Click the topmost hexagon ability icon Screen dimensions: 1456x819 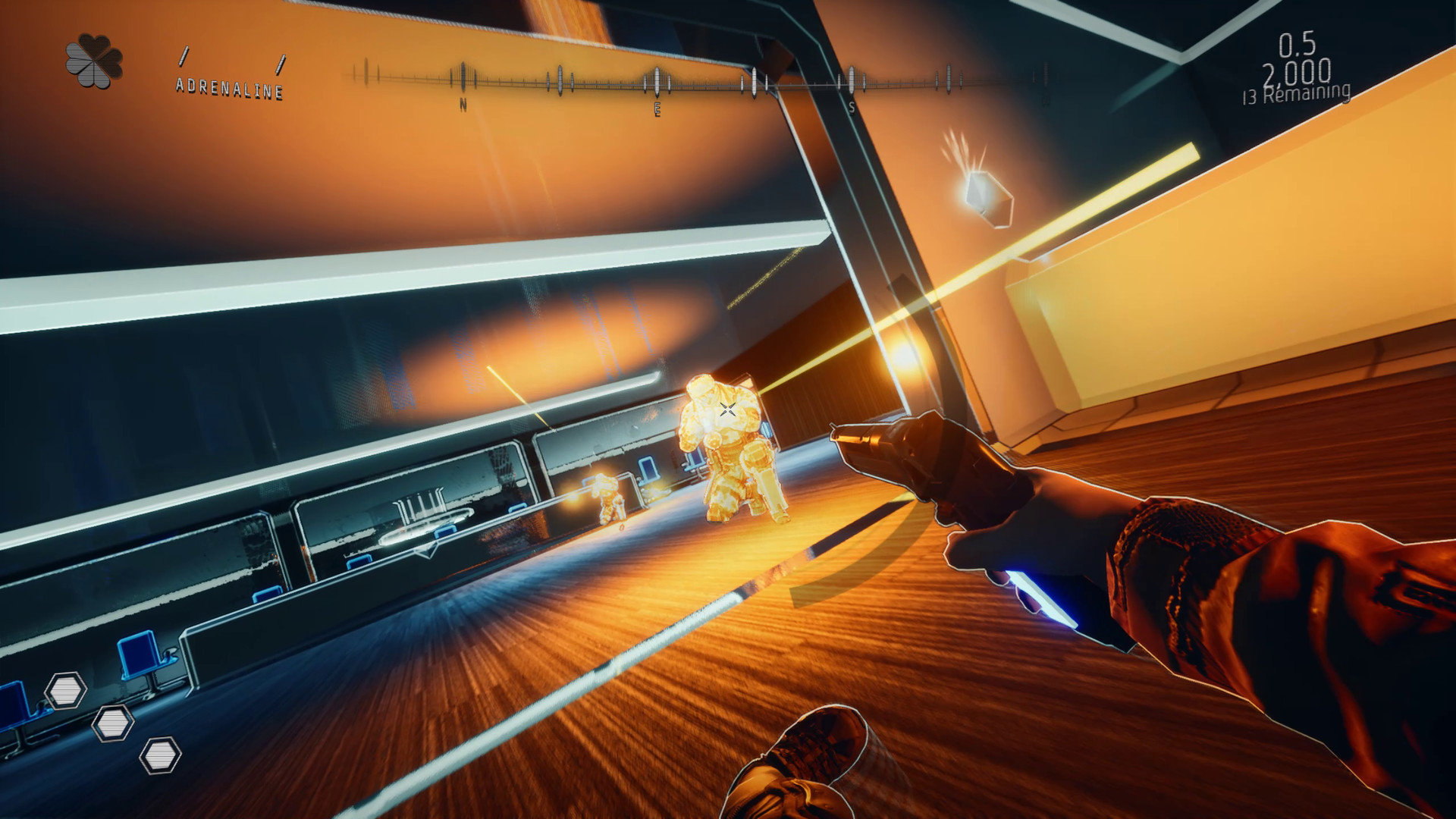tap(67, 689)
